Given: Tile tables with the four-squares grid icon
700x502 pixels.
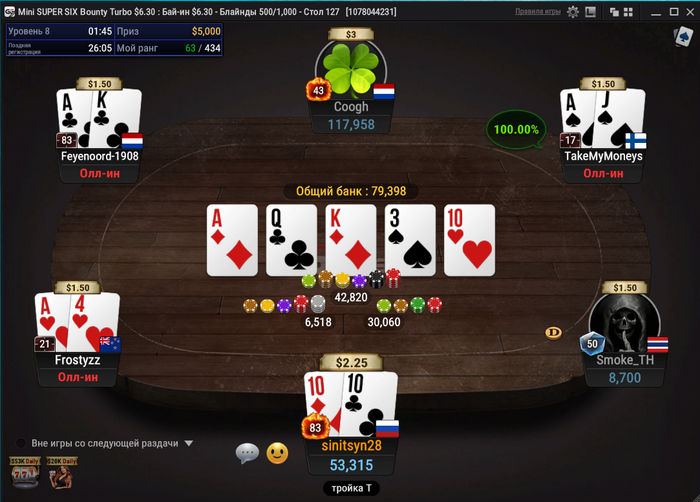Looking at the screenshot, I should 627,13.
